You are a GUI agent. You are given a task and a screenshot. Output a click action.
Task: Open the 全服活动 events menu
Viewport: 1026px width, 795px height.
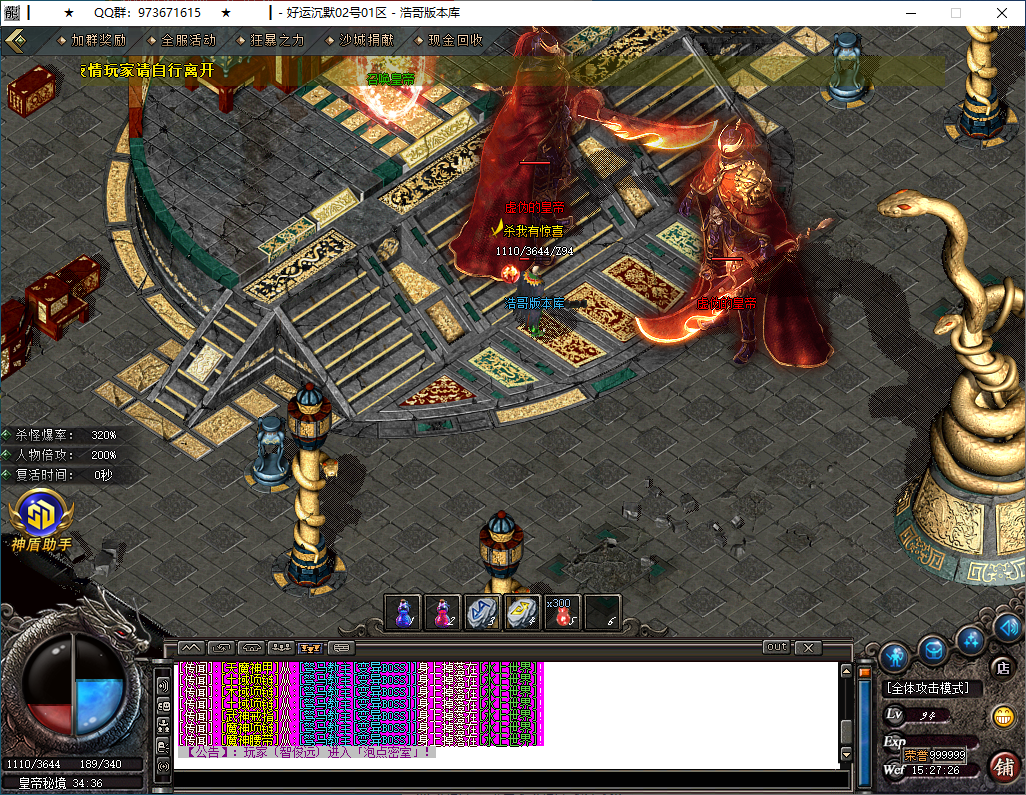[x=188, y=41]
